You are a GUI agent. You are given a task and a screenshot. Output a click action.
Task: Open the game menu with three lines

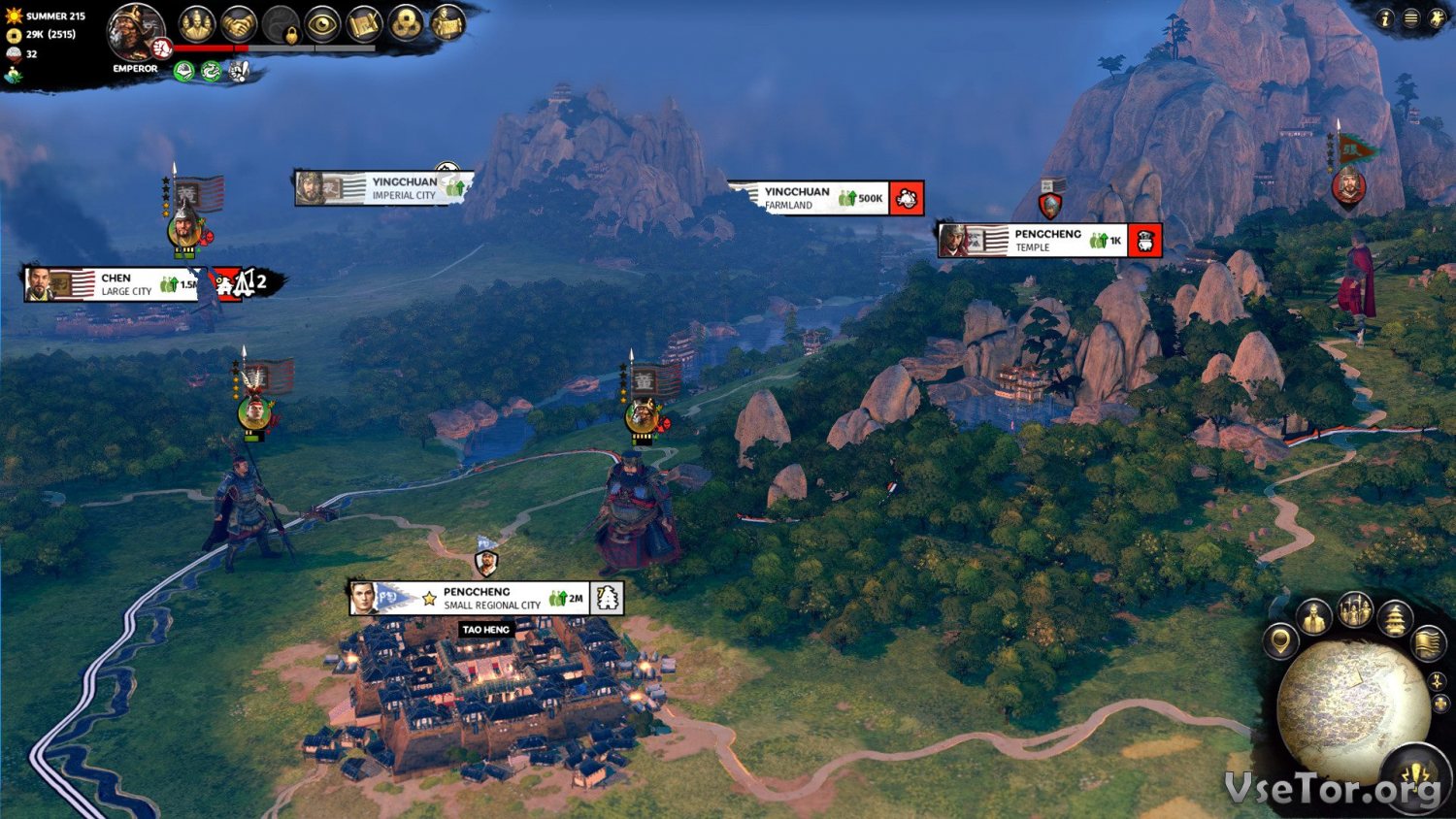[x=1410, y=18]
